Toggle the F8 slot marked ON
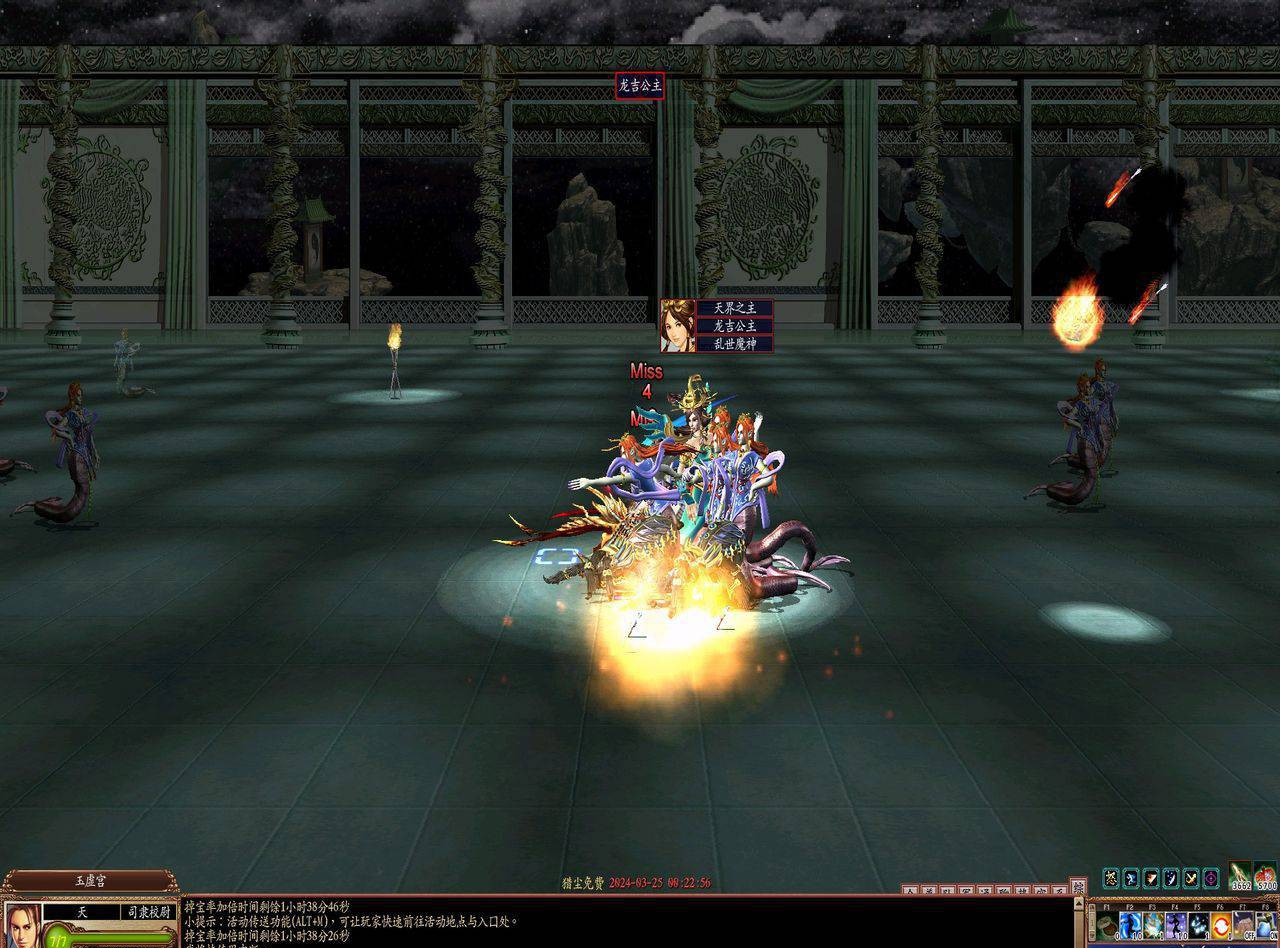The height and width of the screenshot is (948, 1280). coord(1266,927)
